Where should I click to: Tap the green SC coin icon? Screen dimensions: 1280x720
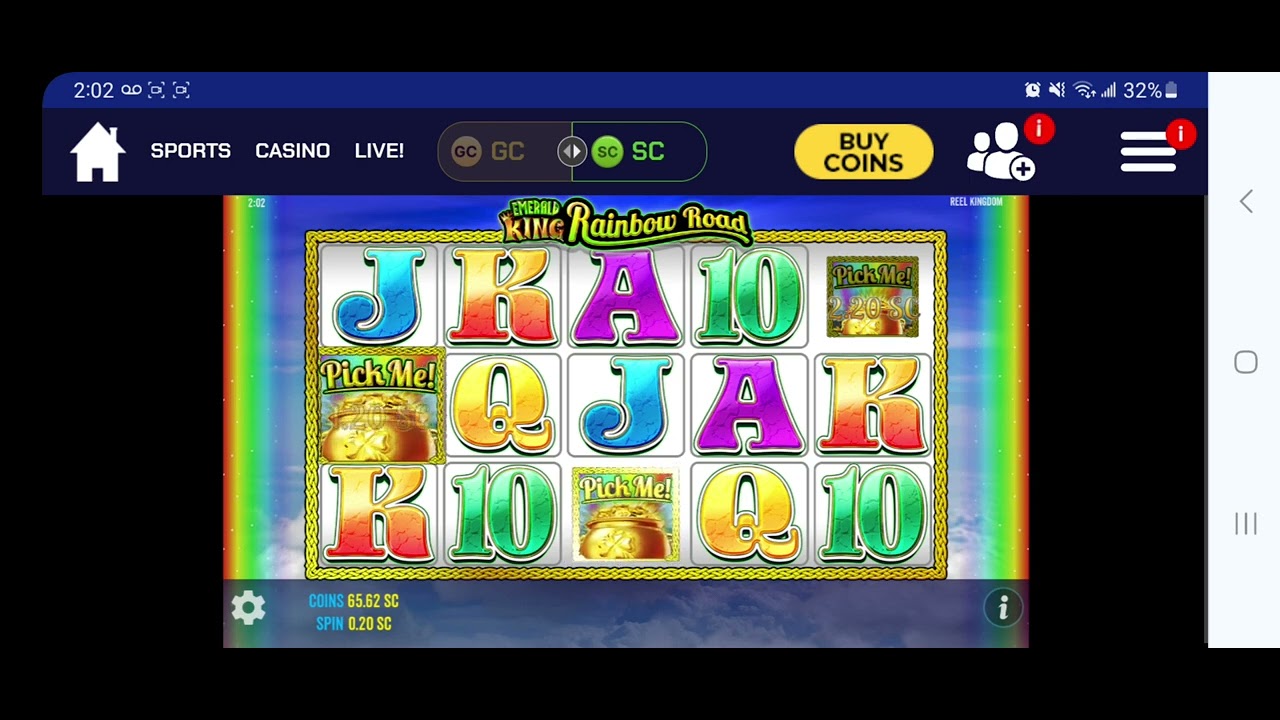point(608,150)
